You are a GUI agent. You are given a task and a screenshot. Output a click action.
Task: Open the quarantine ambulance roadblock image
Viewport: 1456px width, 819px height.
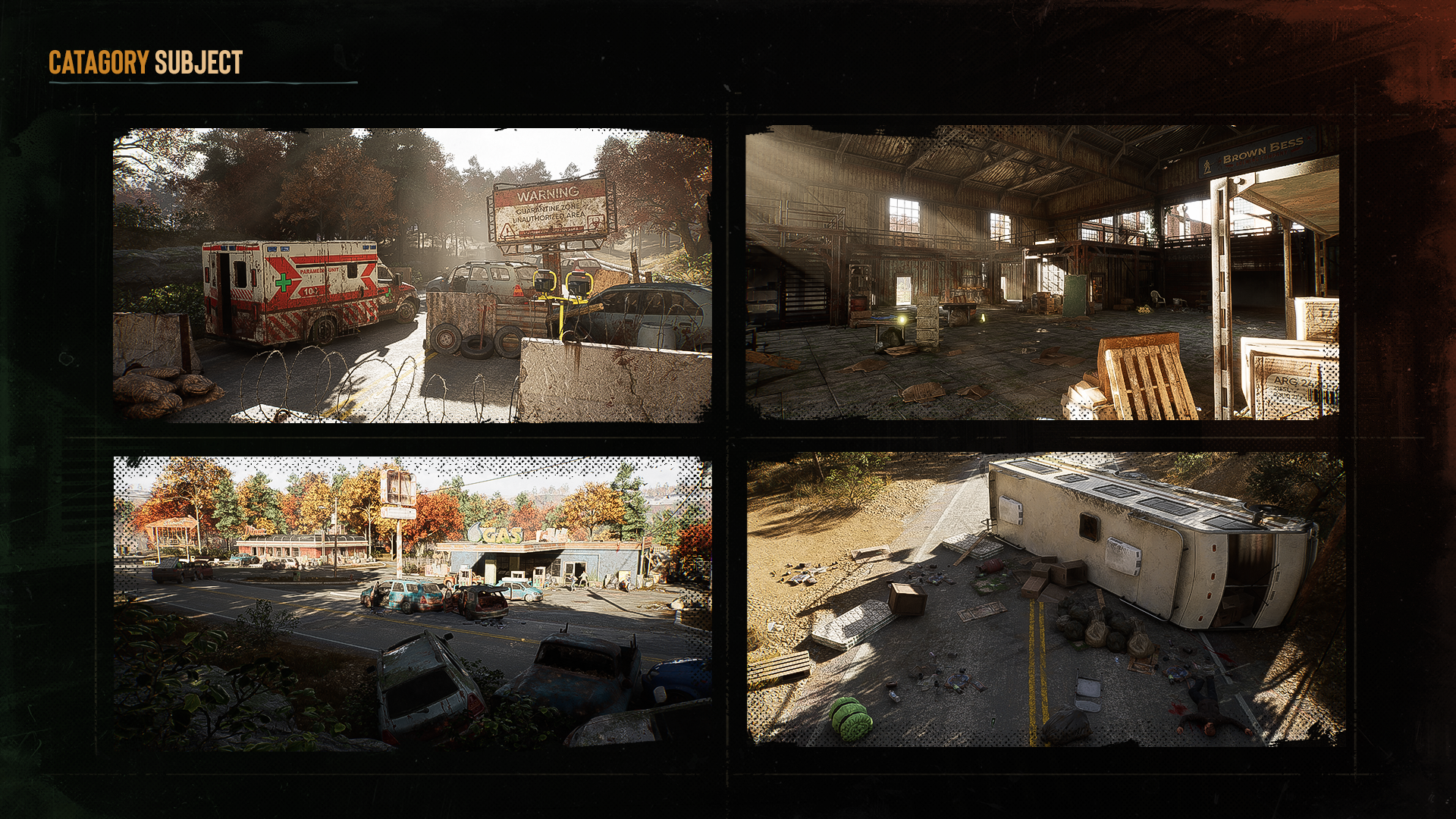click(412, 275)
